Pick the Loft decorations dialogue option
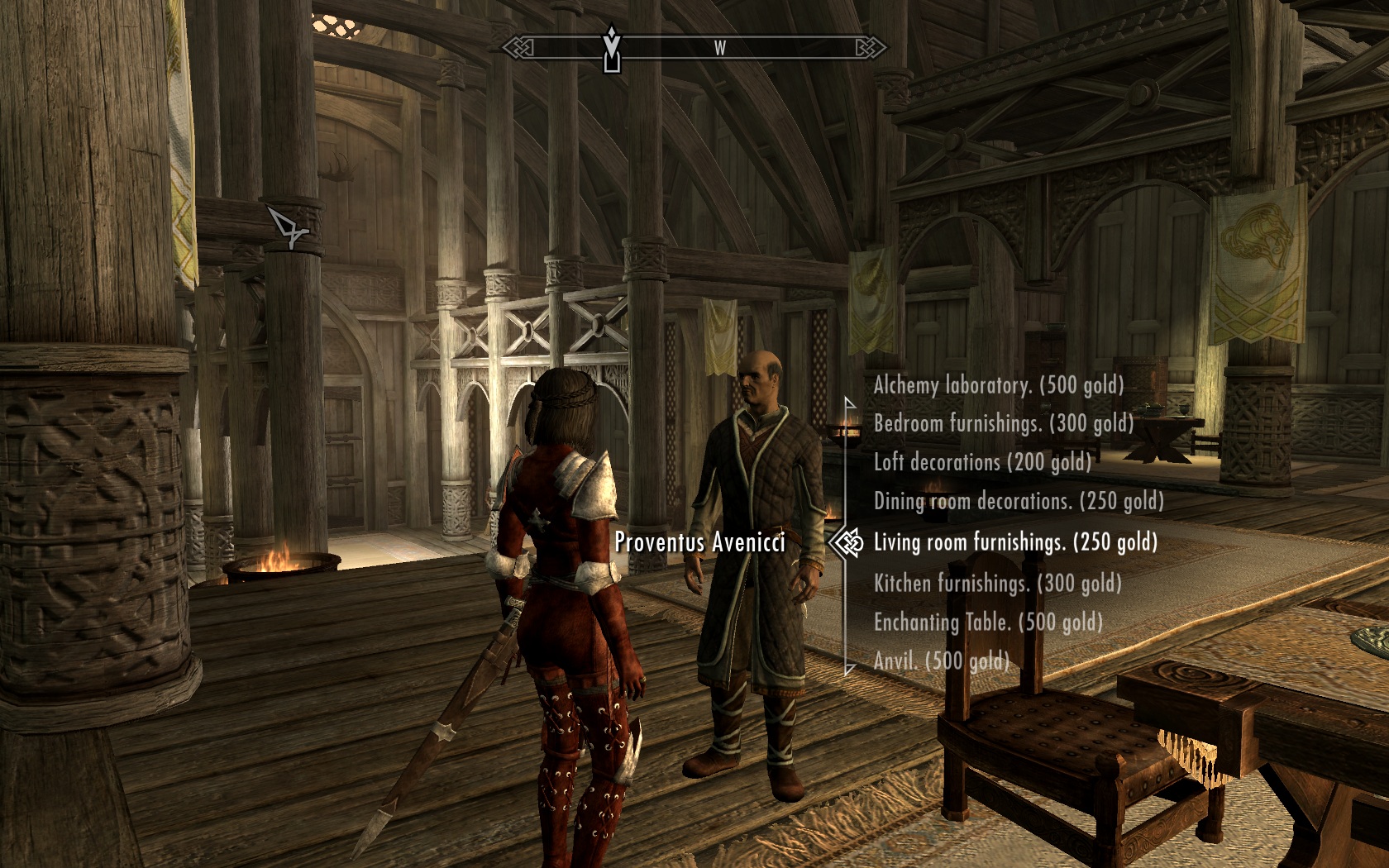This screenshot has height=868, width=1389. (x=984, y=464)
